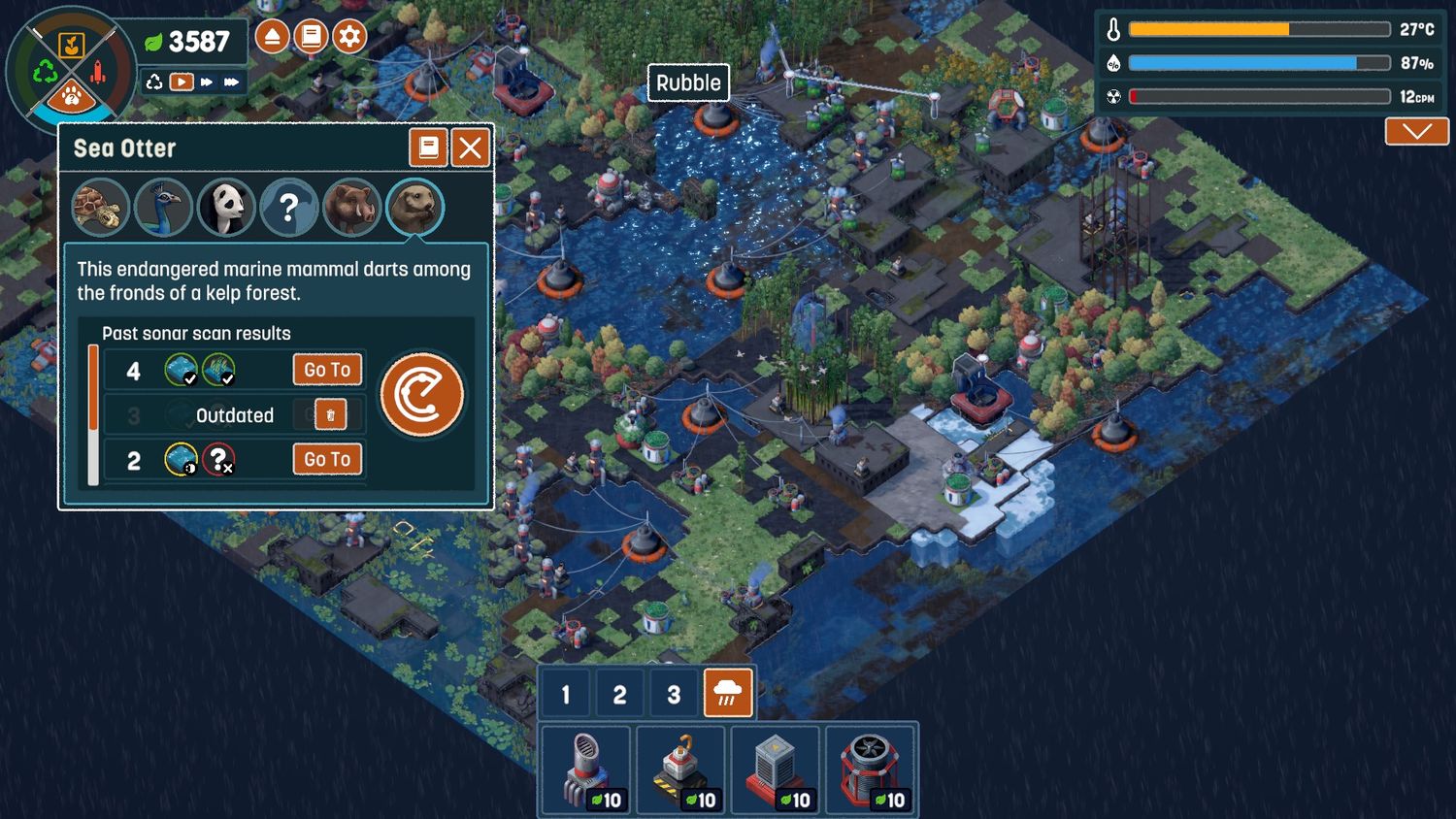Select the unknown question-mark animal portrait

click(288, 207)
